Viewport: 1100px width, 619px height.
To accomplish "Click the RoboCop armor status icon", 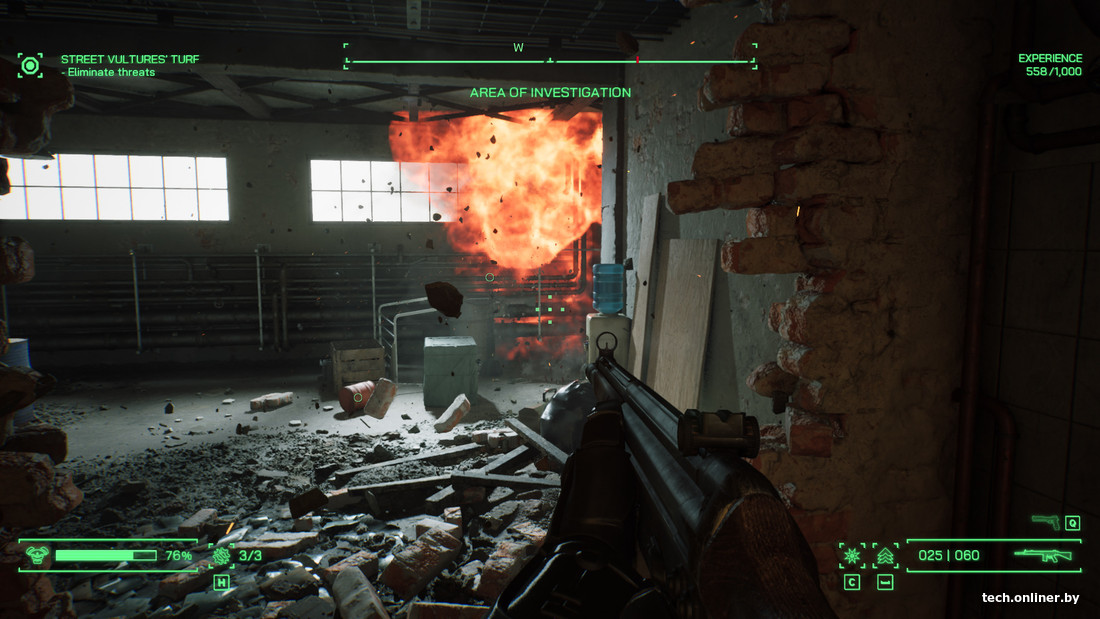I will coord(38,555).
